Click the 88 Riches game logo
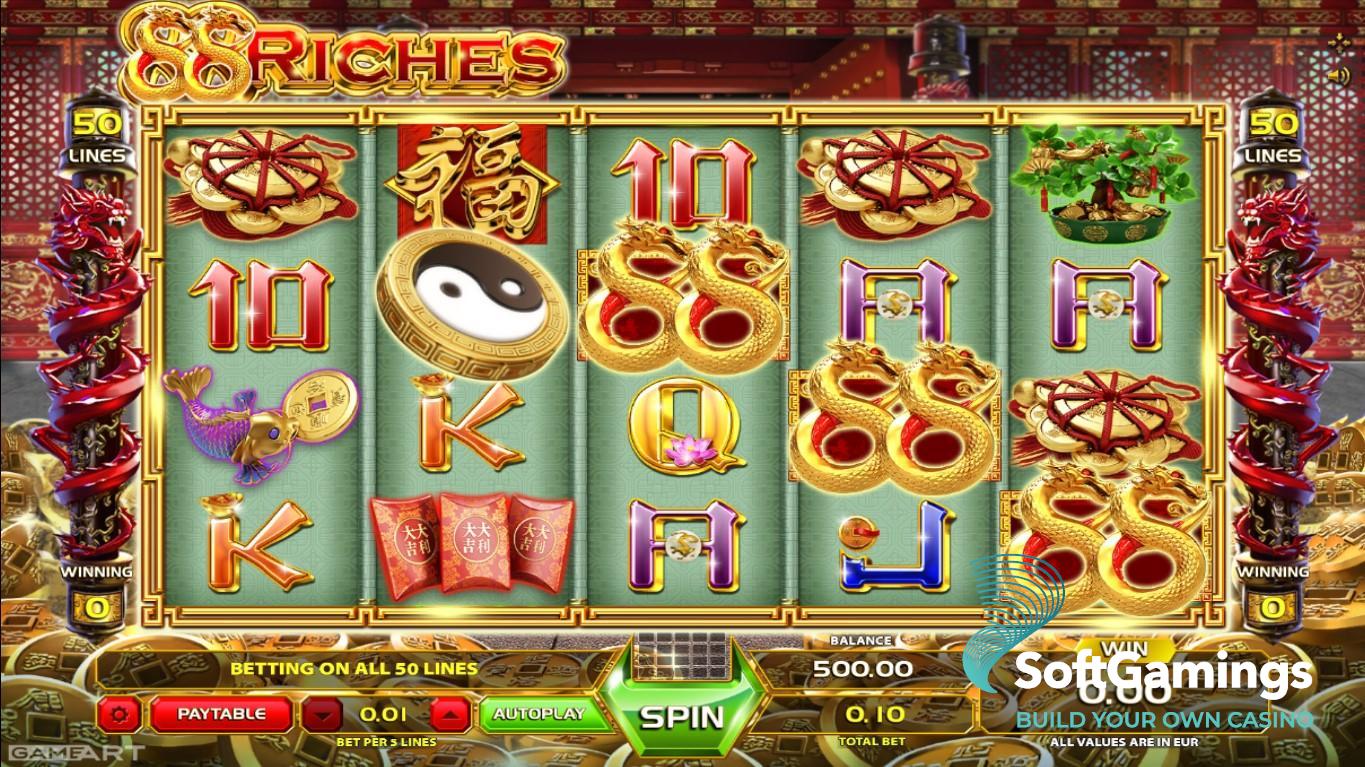1365x767 pixels. click(330, 55)
